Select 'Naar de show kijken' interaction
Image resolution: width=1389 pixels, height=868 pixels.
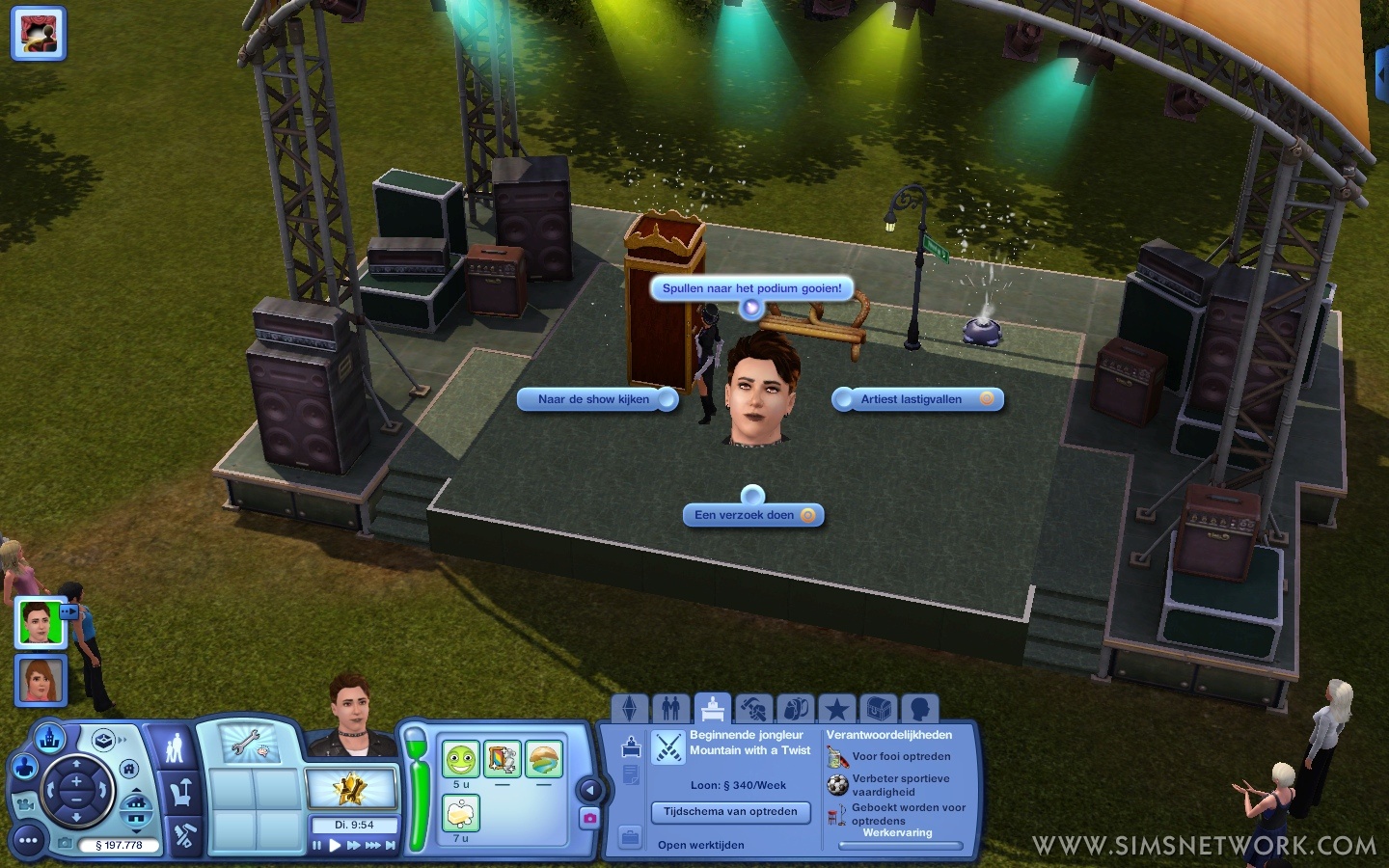[x=594, y=399]
